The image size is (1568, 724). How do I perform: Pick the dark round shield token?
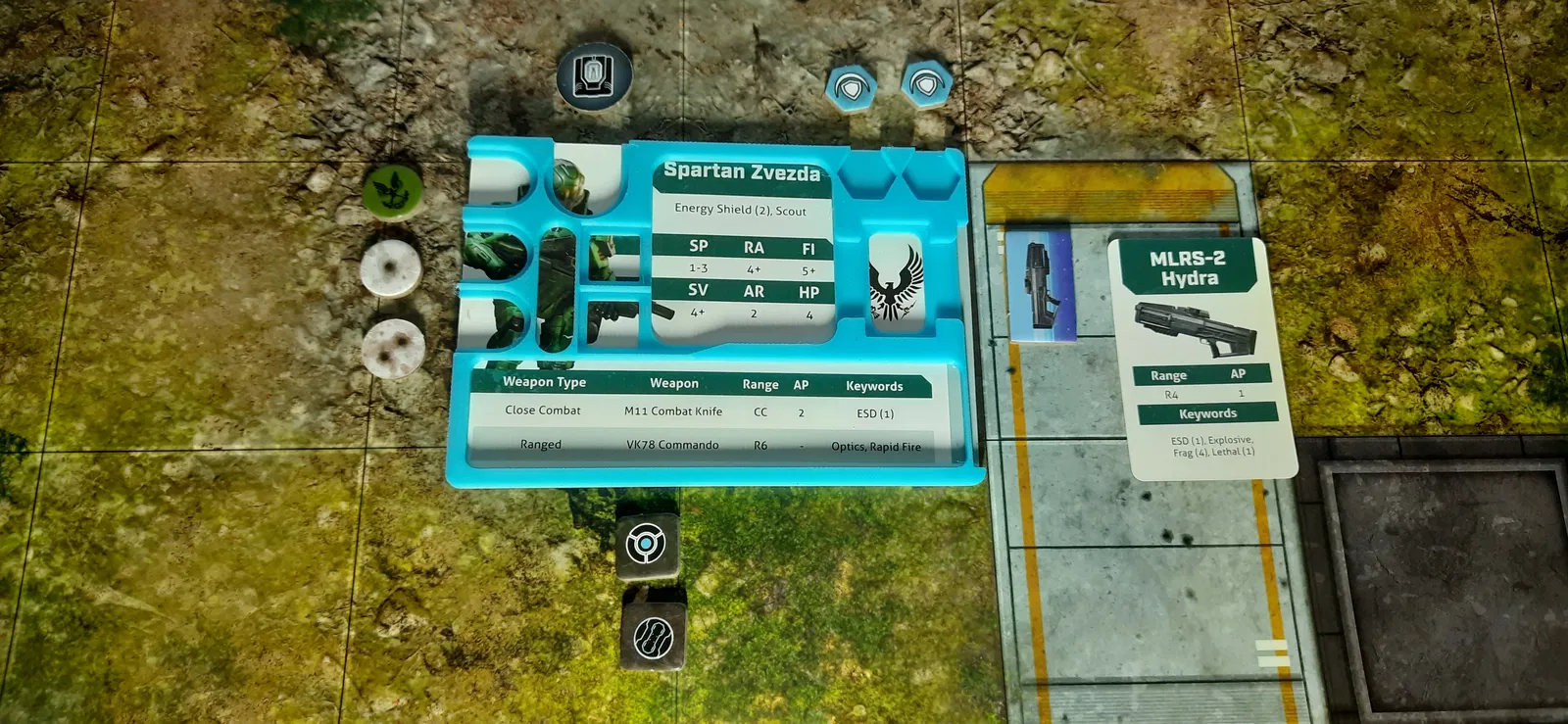[594, 75]
